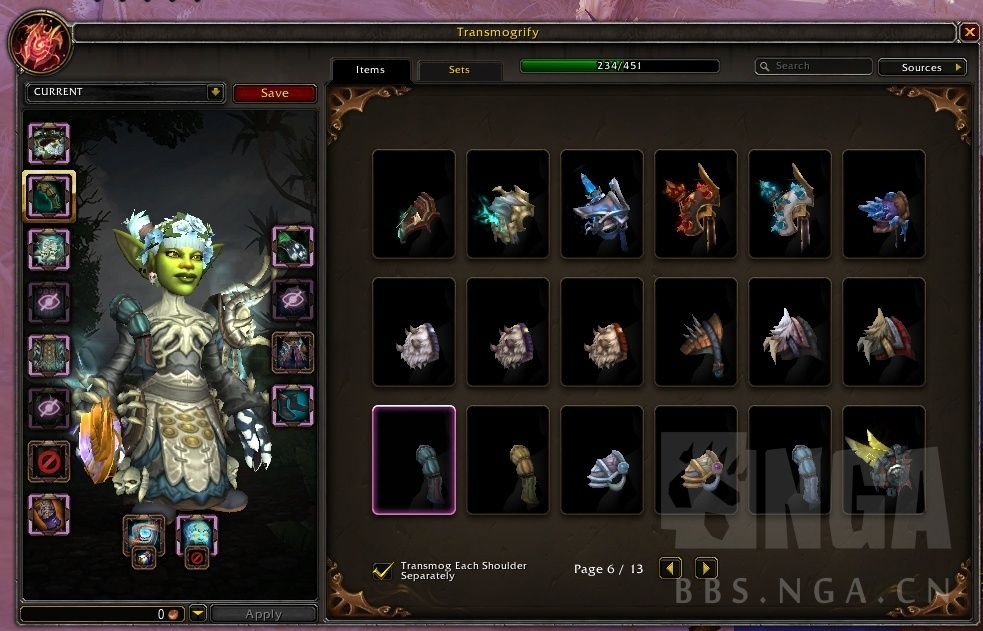Open the small arrow dropdown beside the gold cost
This screenshot has width=983, height=631.
point(198,614)
